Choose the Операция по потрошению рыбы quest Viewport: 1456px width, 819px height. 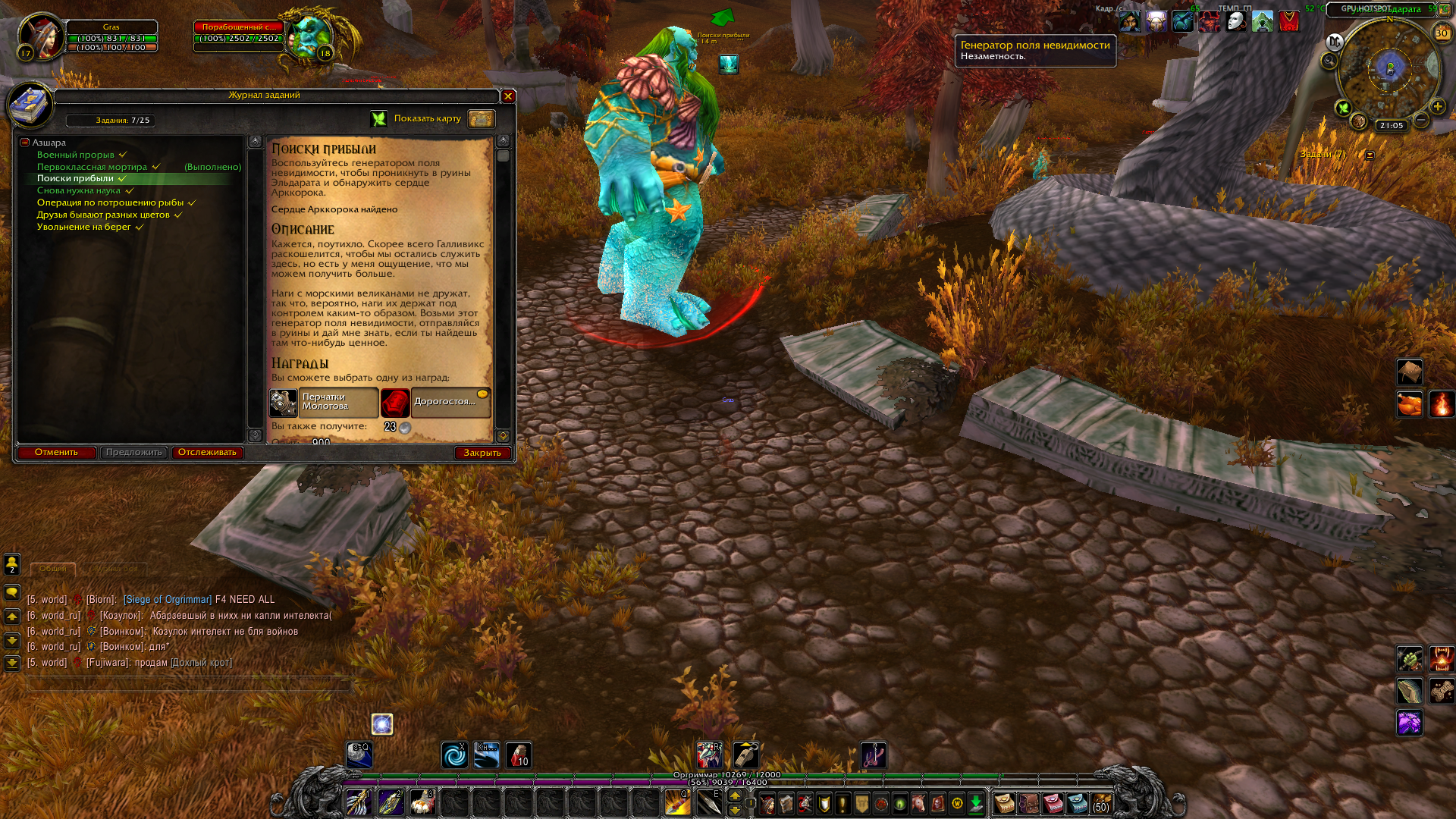coord(110,203)
